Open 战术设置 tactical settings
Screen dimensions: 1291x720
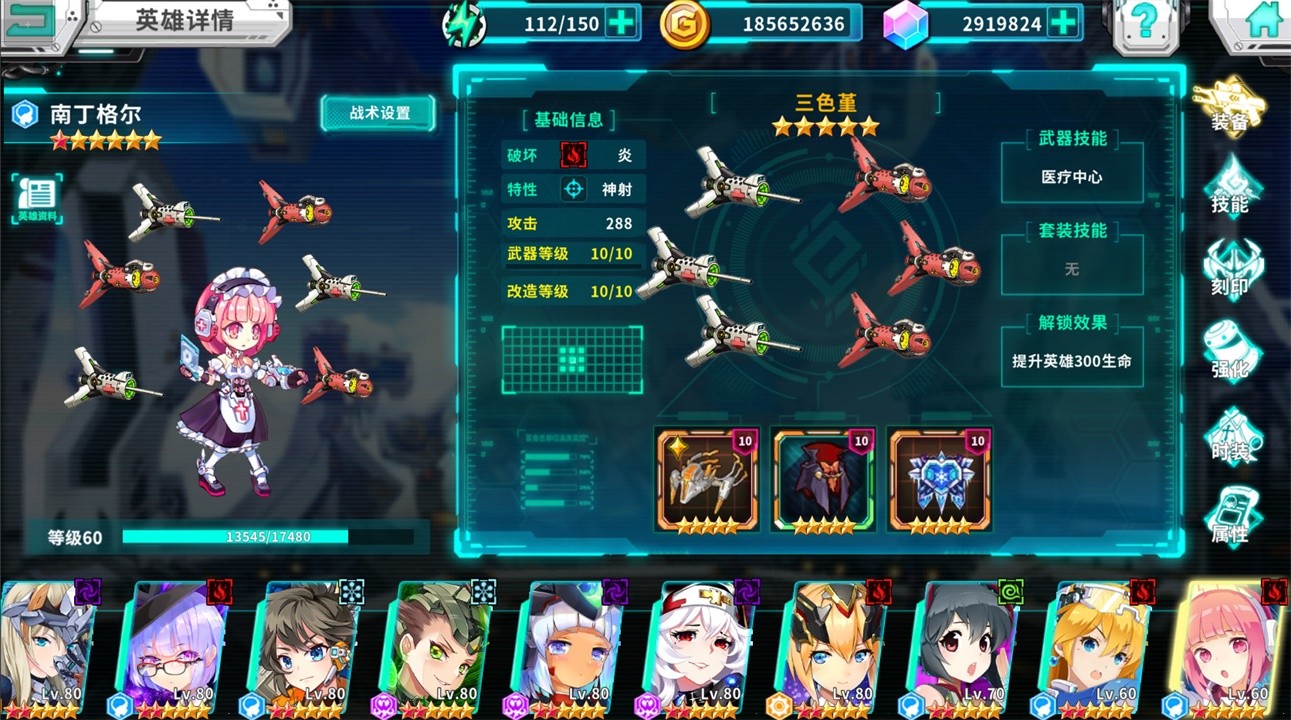click(x=377, y=113)
